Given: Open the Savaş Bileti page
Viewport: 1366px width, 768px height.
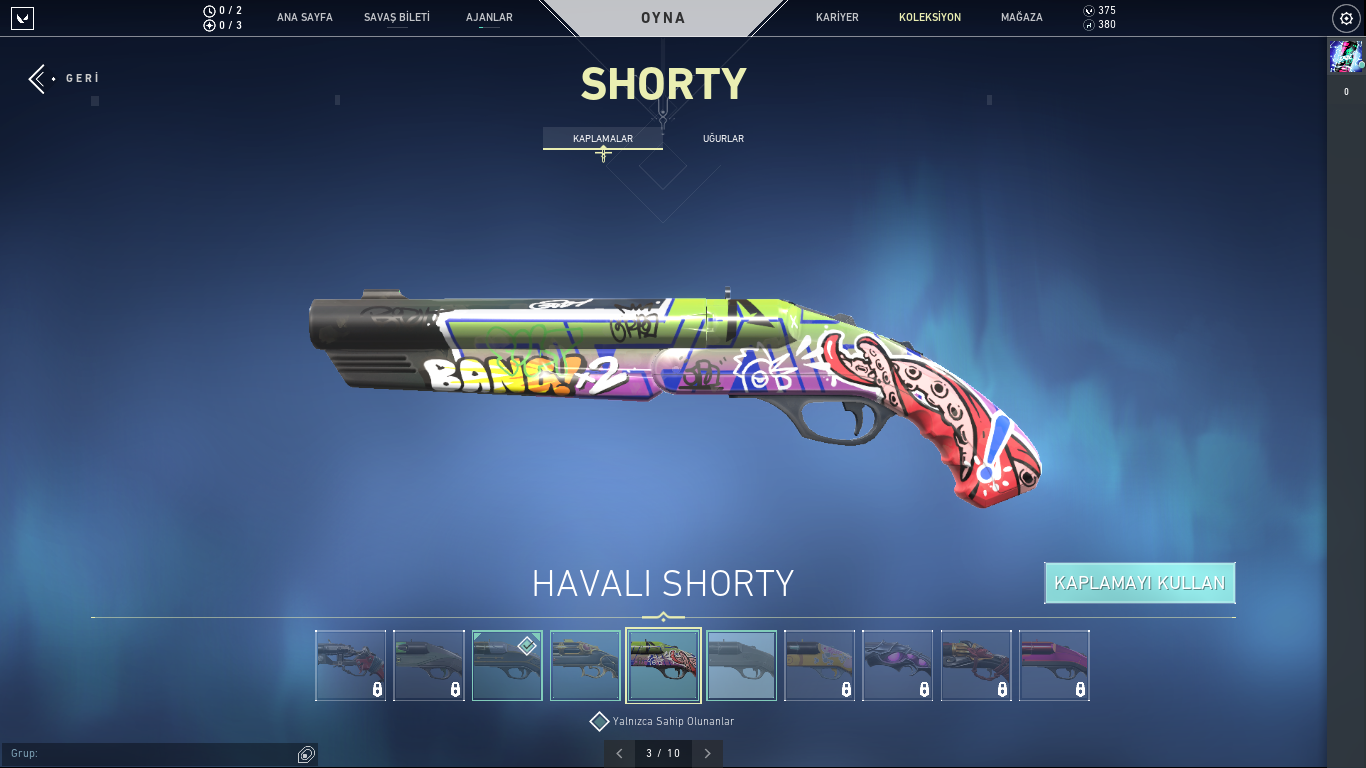Looking at the screenshot, I should point(396,18).
